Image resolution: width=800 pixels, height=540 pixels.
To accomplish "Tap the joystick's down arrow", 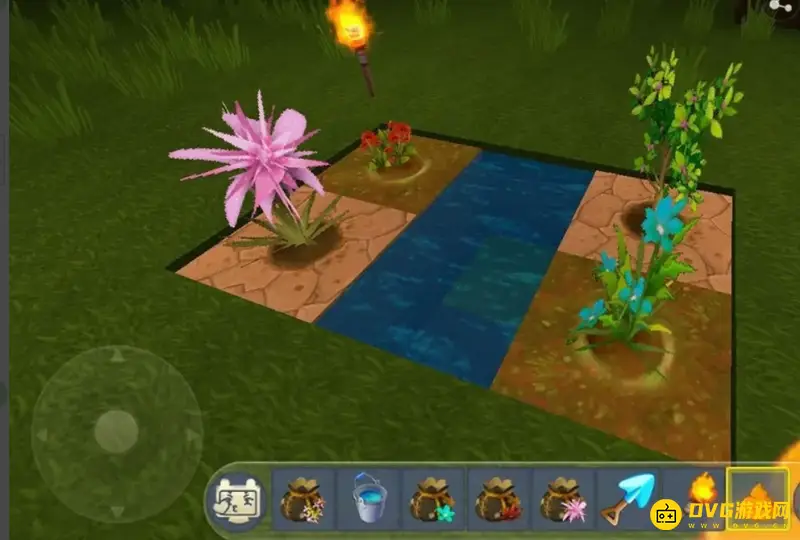I will [x=117, y=510].
